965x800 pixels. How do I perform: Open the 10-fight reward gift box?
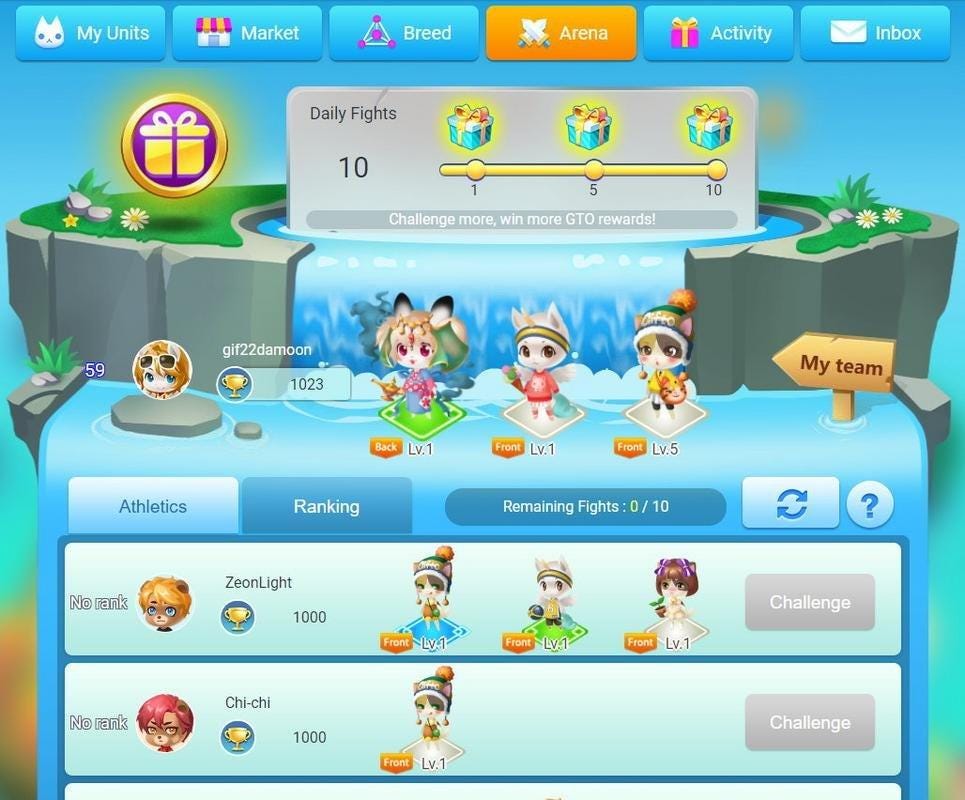tap(710, 127)
